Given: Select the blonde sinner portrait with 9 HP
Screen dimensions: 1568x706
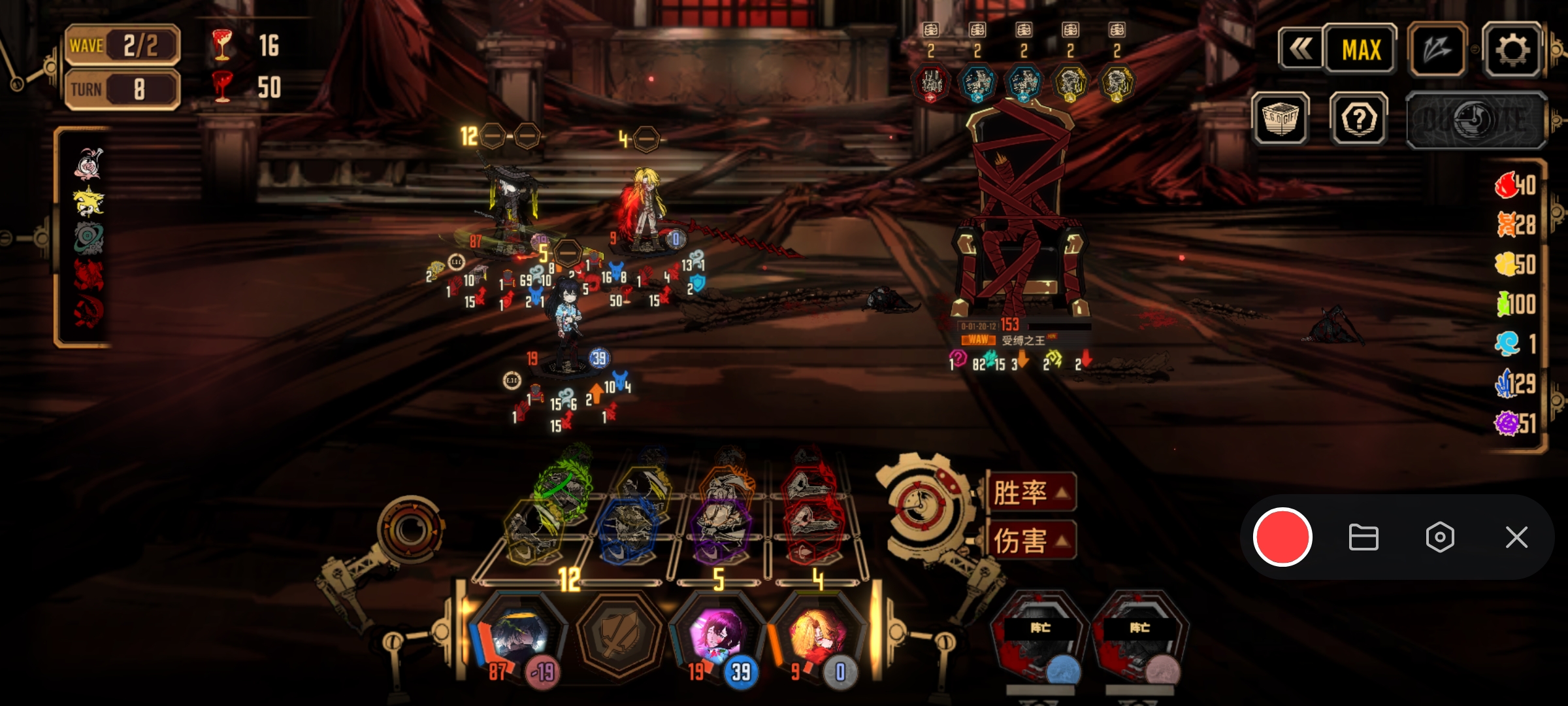Looking at the screenshot, I should [x=817, y=635].
